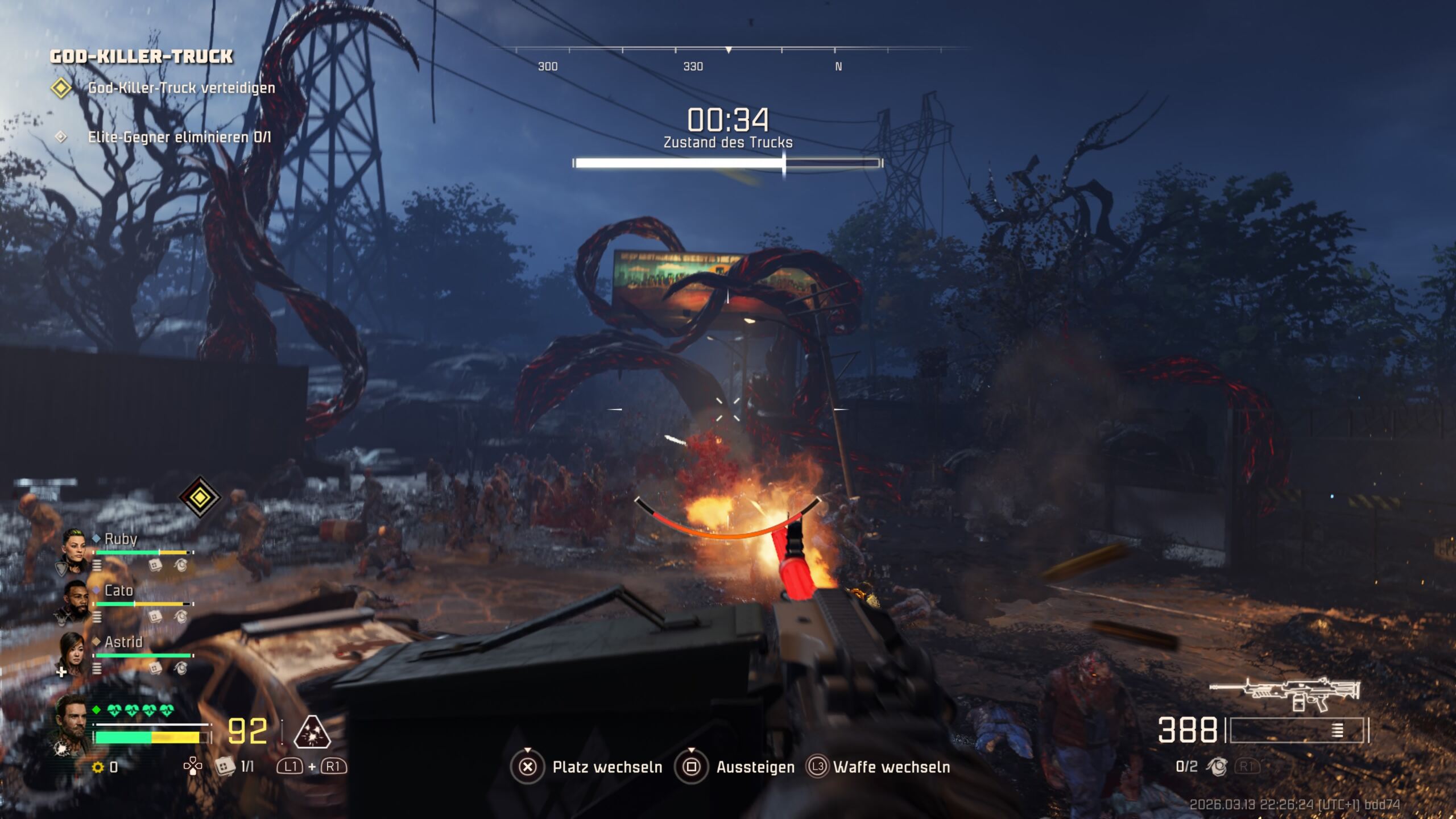Click the mission title God-Killer-Truck
The image size is (1456, 819).
pyautogui.click(x=142, y=56)
